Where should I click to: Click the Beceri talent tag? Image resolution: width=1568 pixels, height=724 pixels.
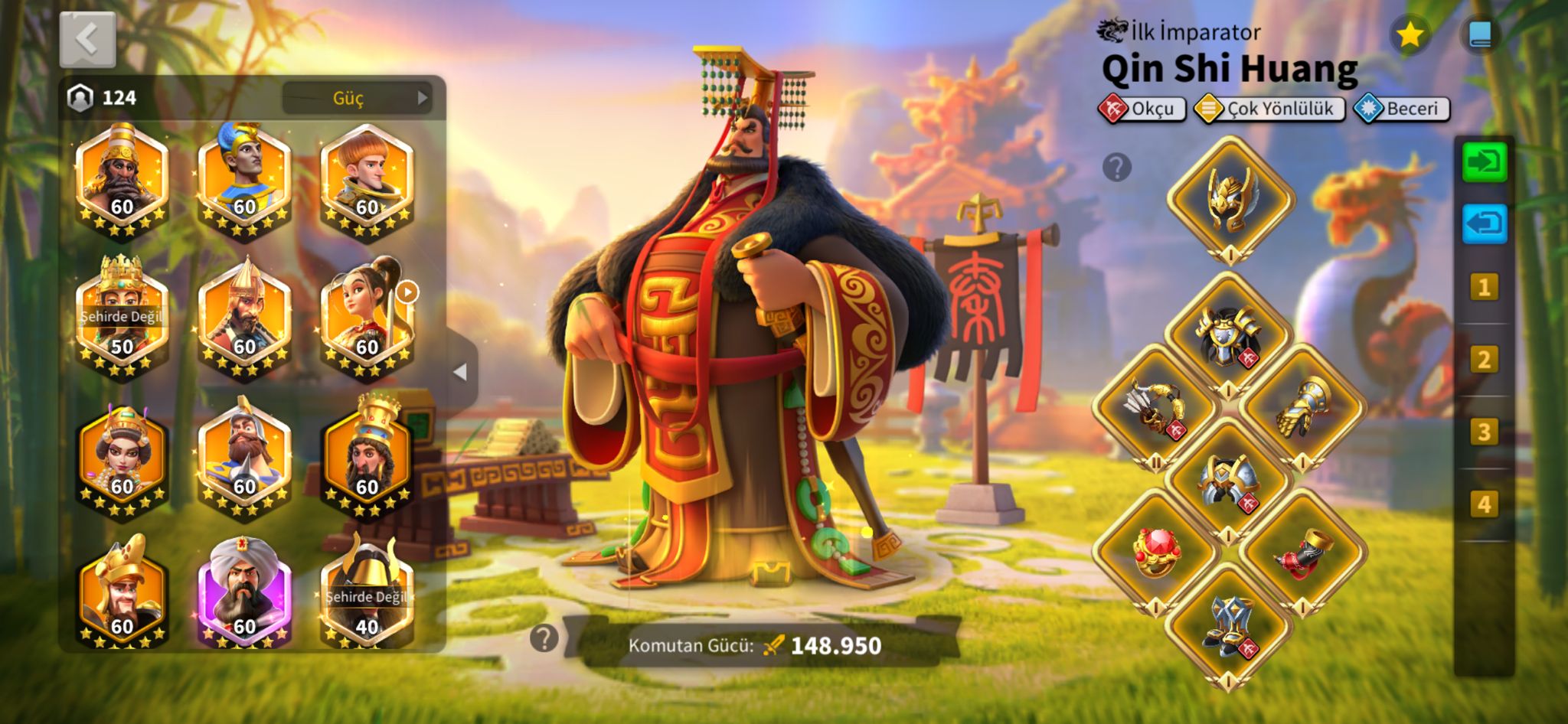click(x=1401, y=109)
